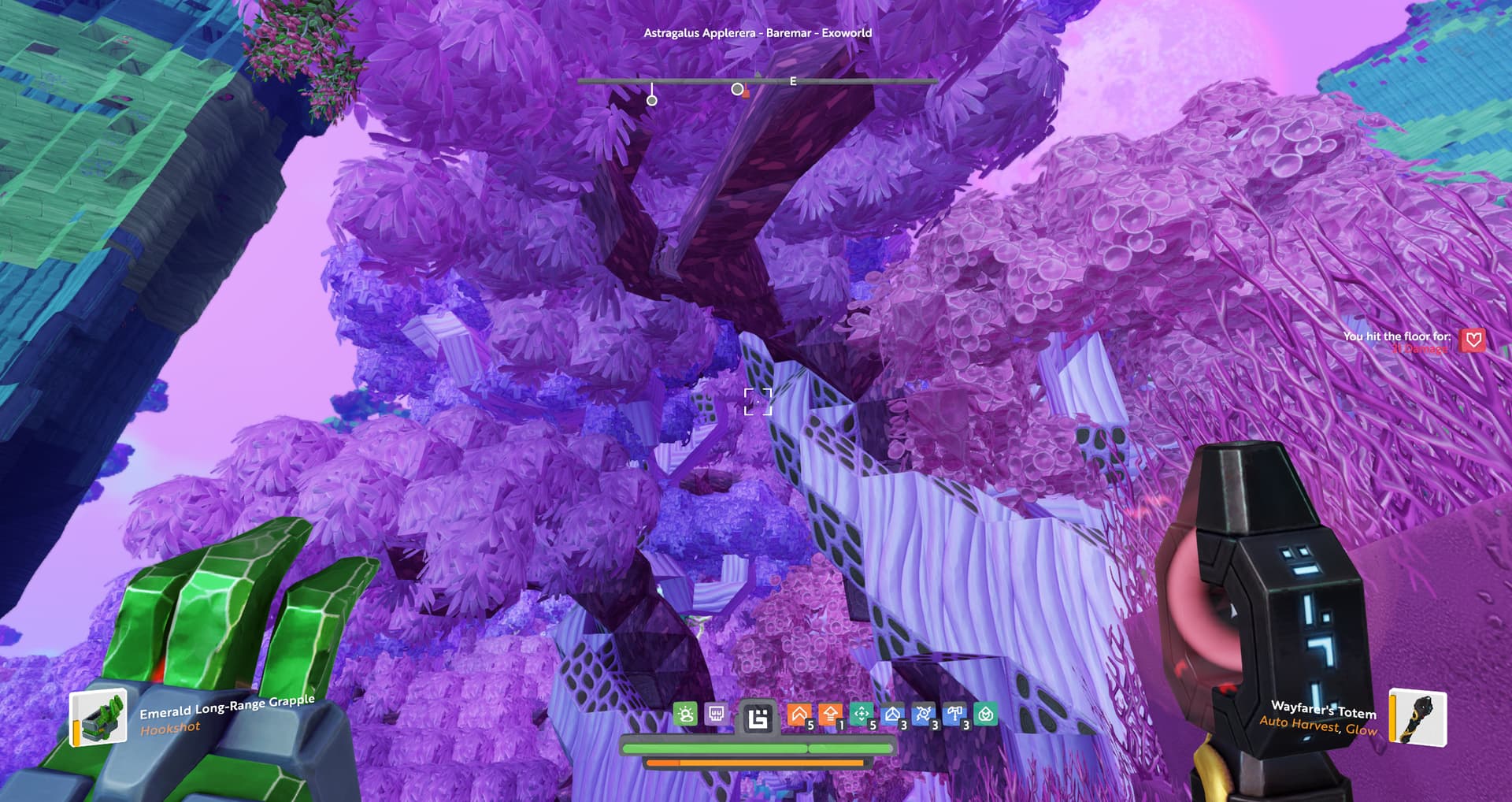Click the blue burst-and-ring buff icon
Screen dimensions: 1512x802
point(924,715)
